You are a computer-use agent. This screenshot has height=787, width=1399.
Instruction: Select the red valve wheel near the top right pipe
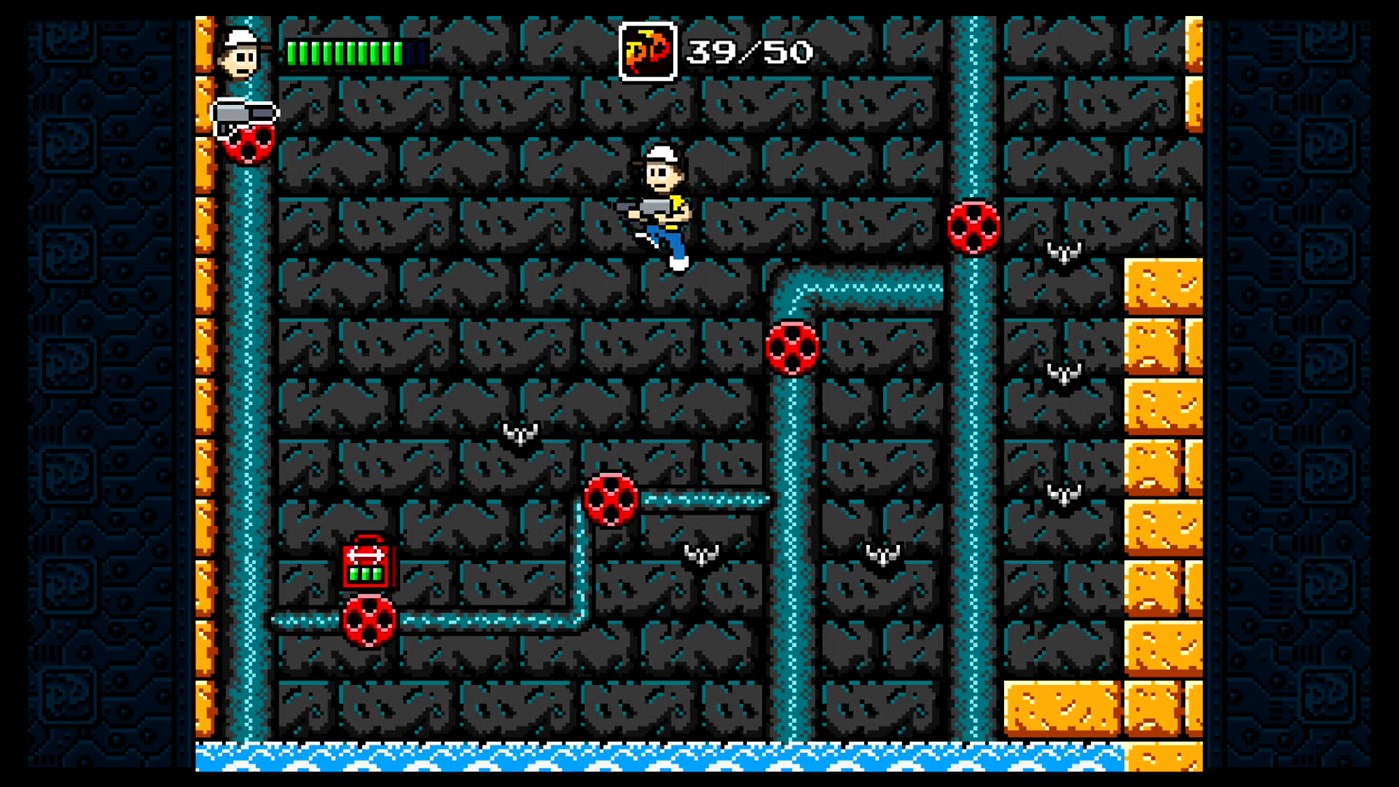pyautogui.click(x=974, y=230)
